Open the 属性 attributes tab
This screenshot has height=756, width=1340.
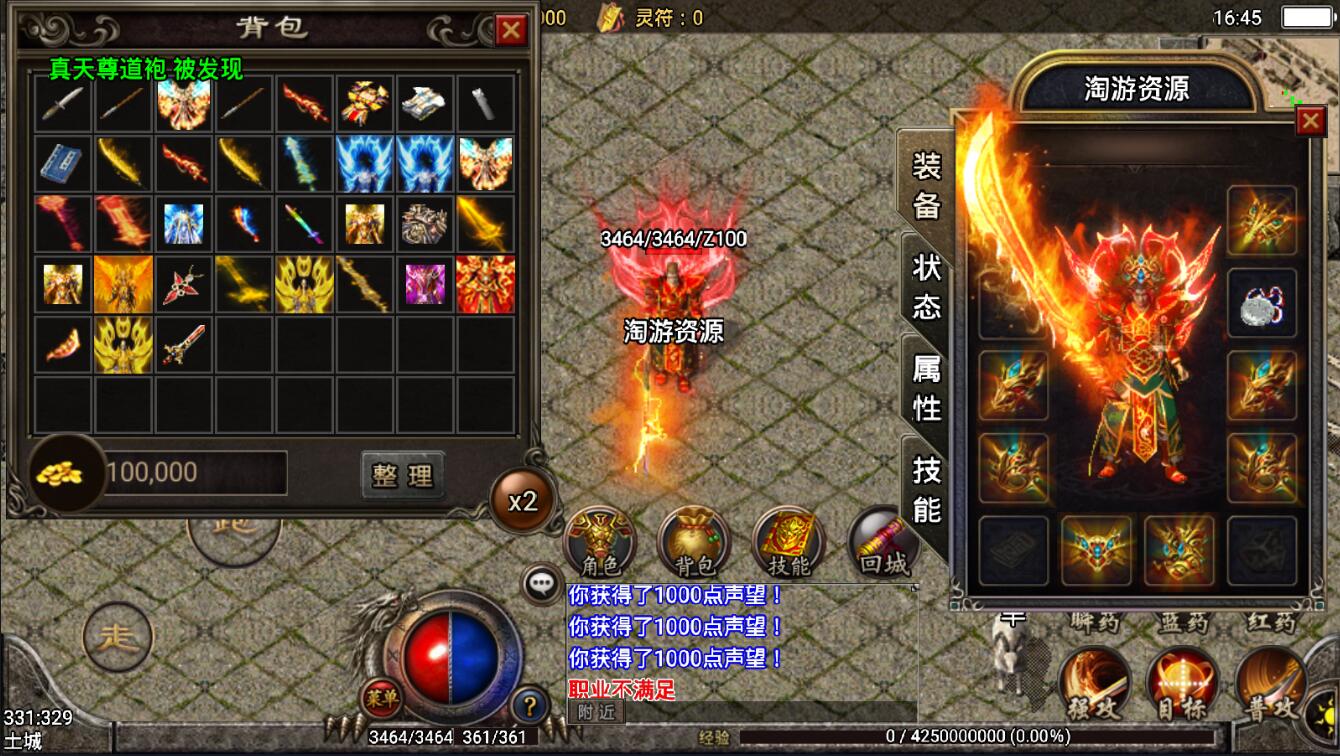tap(926, 388)
